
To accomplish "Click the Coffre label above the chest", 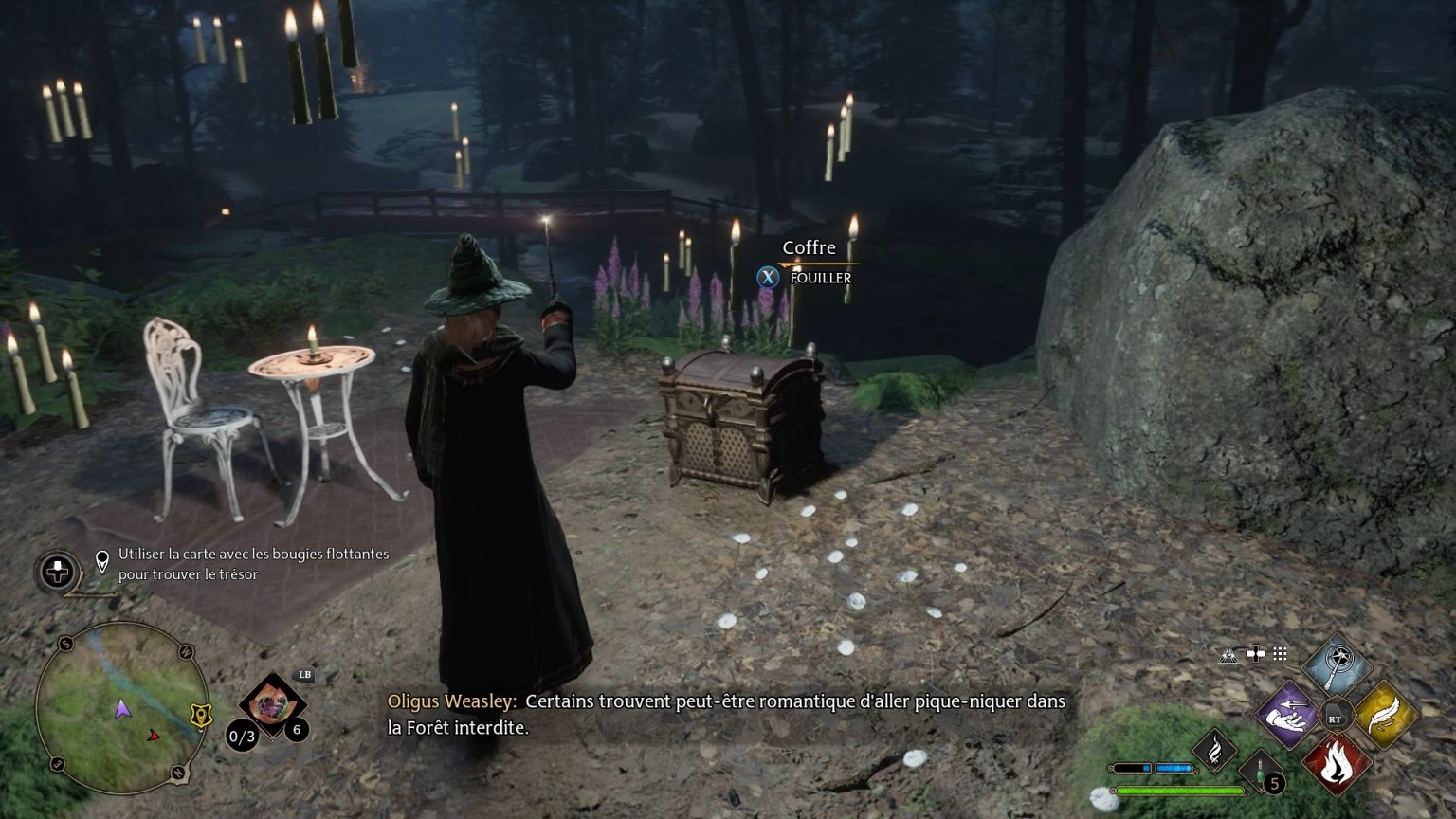I will pos(809,247).
